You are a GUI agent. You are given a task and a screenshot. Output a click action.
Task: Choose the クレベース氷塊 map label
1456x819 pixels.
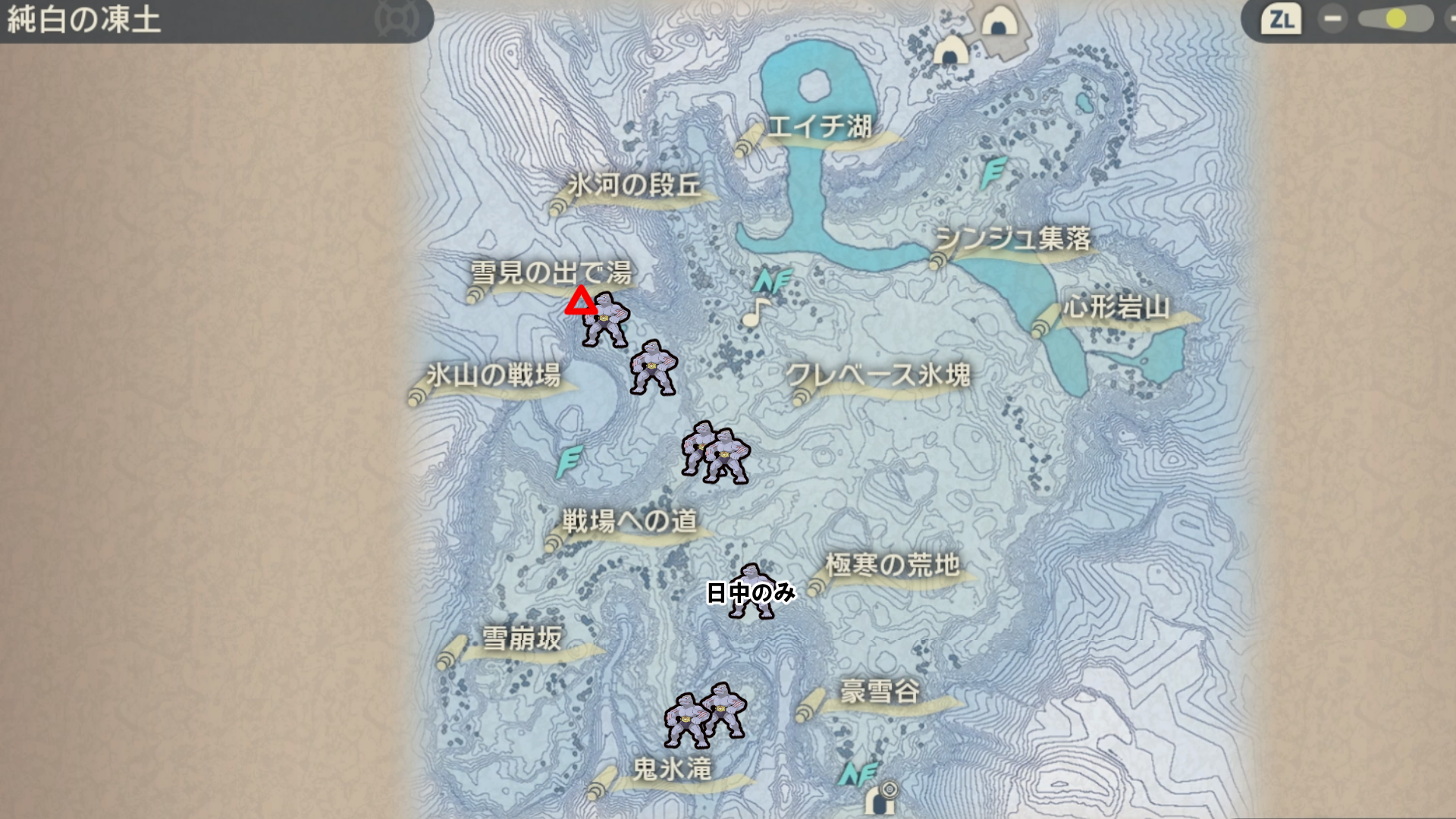pos(878,375)
